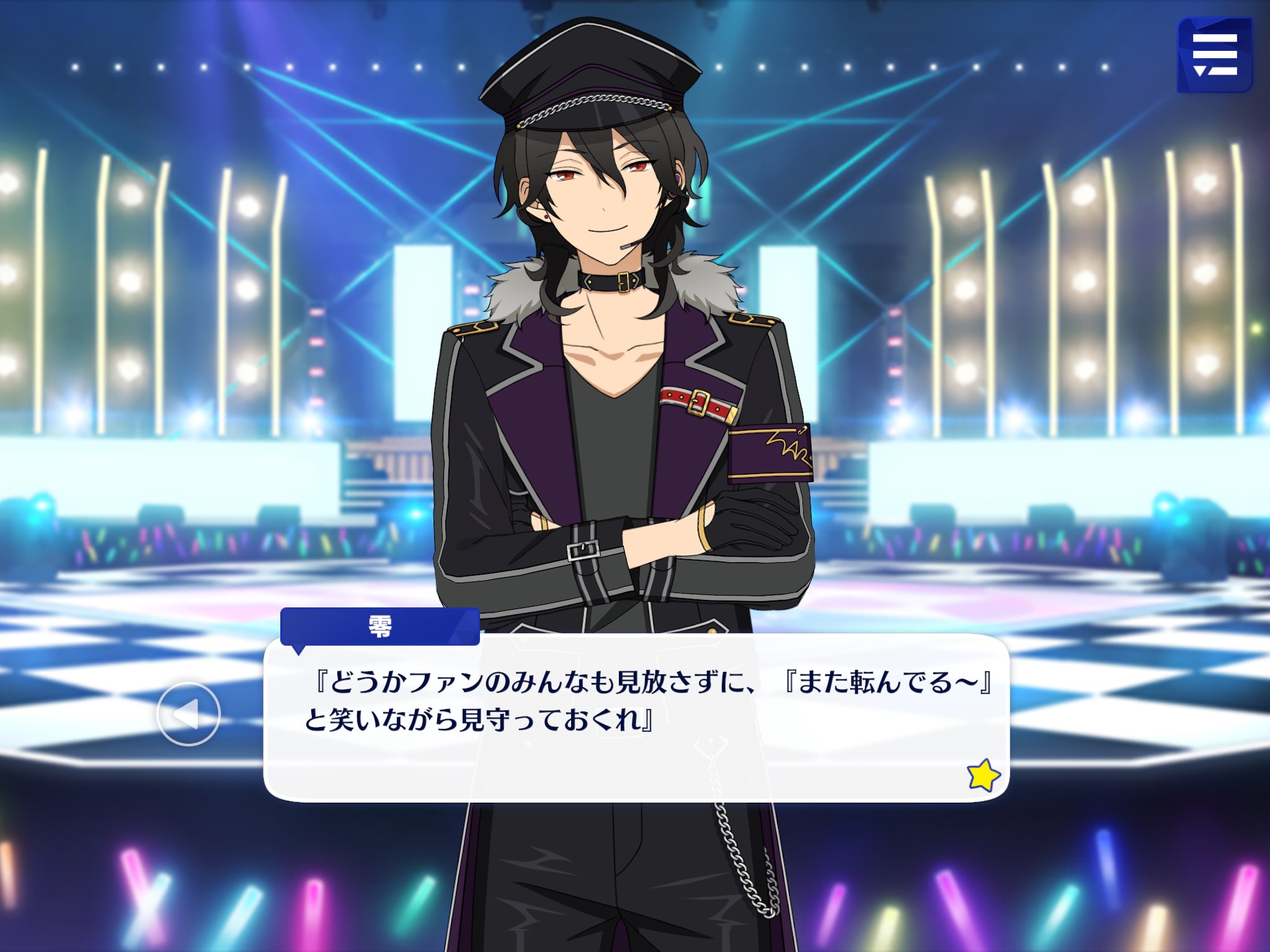
Task: Tap Rei's dialogue text box to continue
Action: 635,718
